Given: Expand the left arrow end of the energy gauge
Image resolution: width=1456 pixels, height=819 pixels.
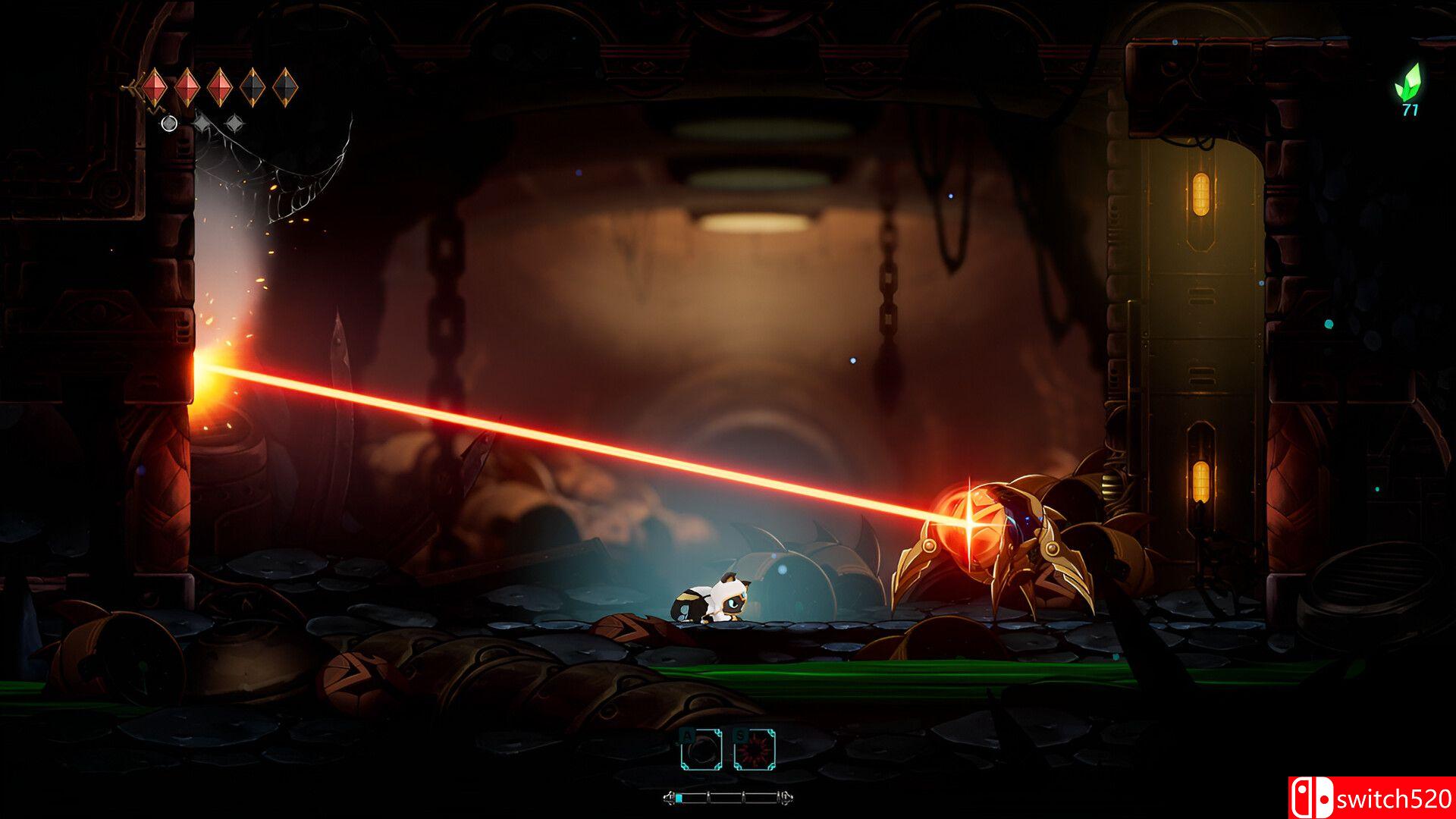Looking at the screenshot, I should point(670,798).
